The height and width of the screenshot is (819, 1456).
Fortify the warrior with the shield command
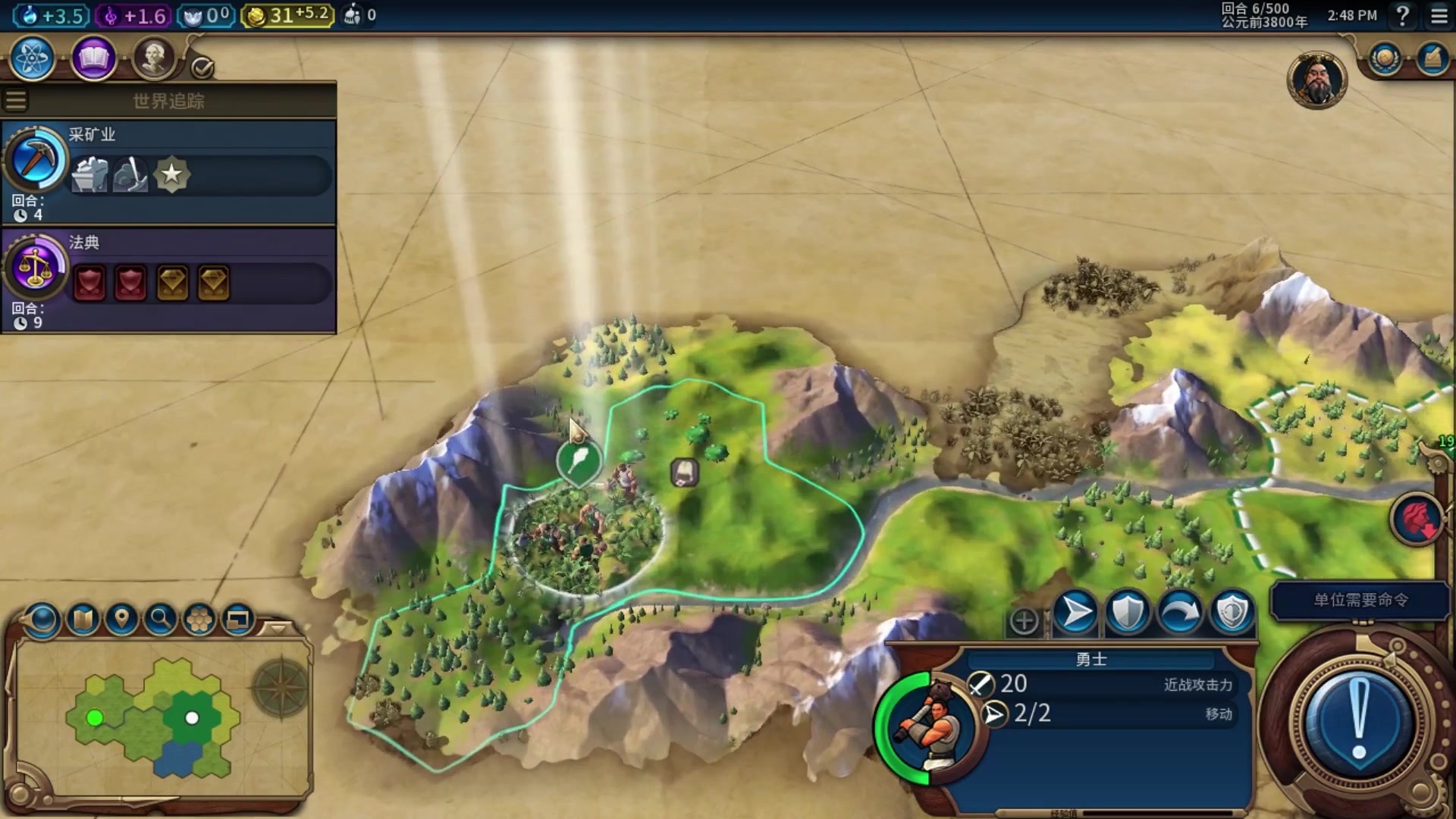[1127, 613]
